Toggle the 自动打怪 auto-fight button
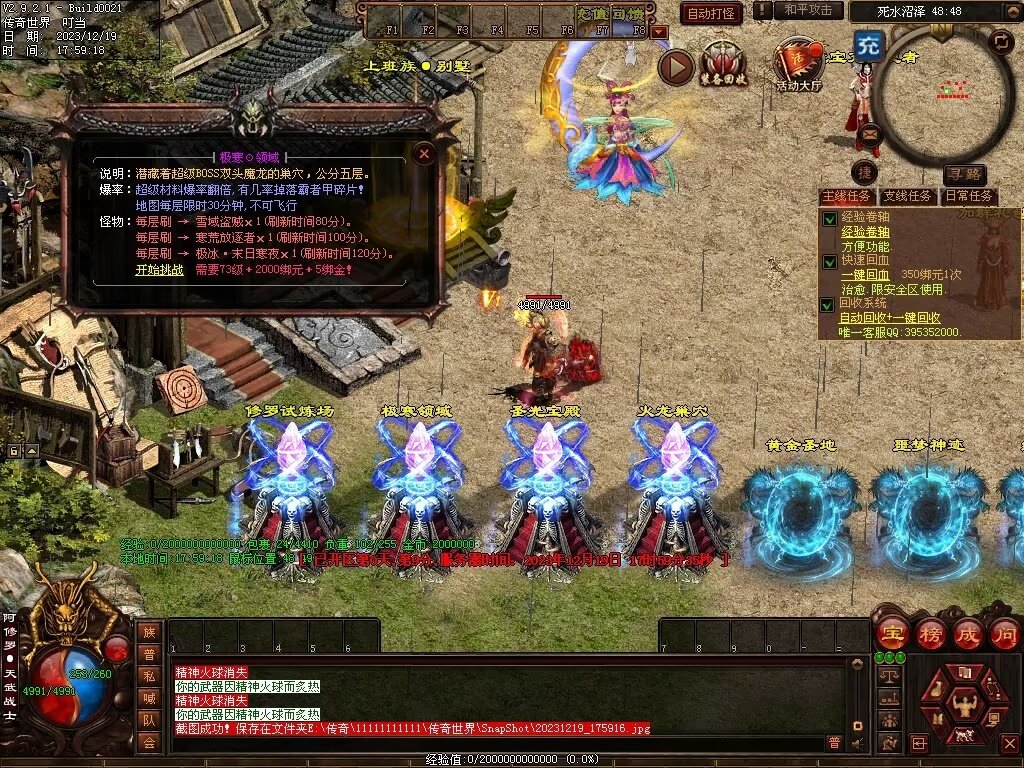1024x768 pixels. (711, 13)
